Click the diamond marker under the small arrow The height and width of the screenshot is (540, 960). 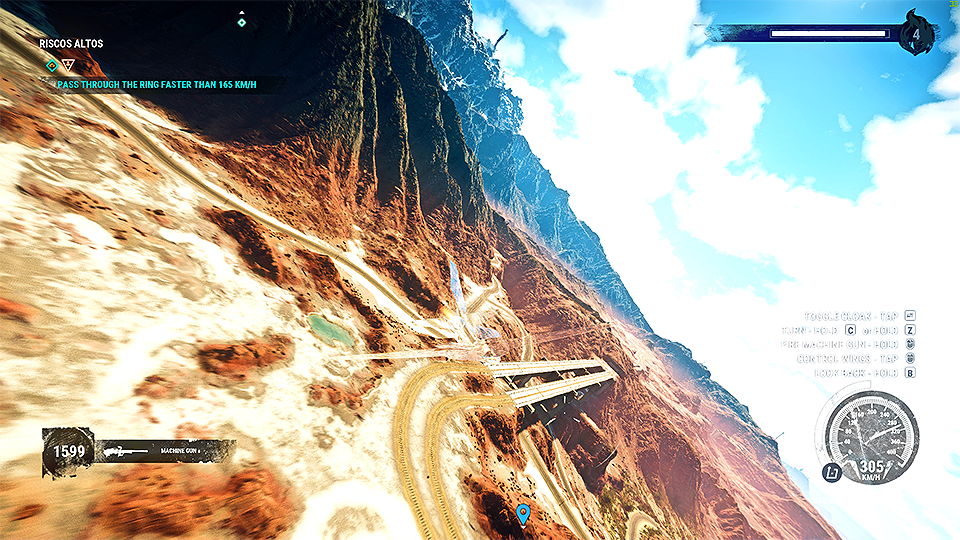[x=241, y=22]
